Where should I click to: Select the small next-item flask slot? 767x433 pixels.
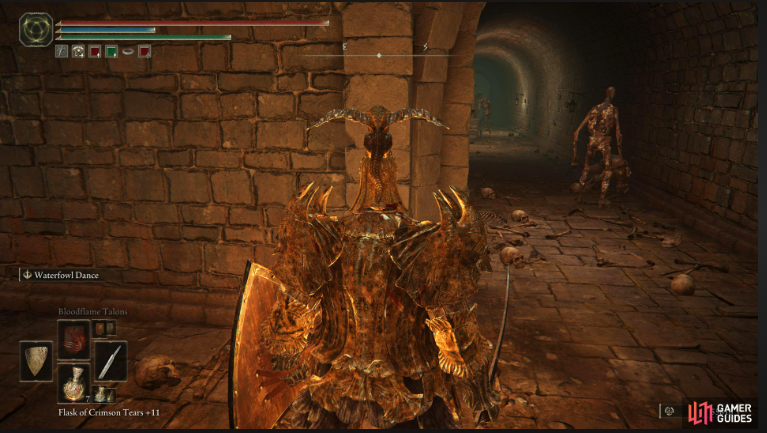tap(100, 395)
